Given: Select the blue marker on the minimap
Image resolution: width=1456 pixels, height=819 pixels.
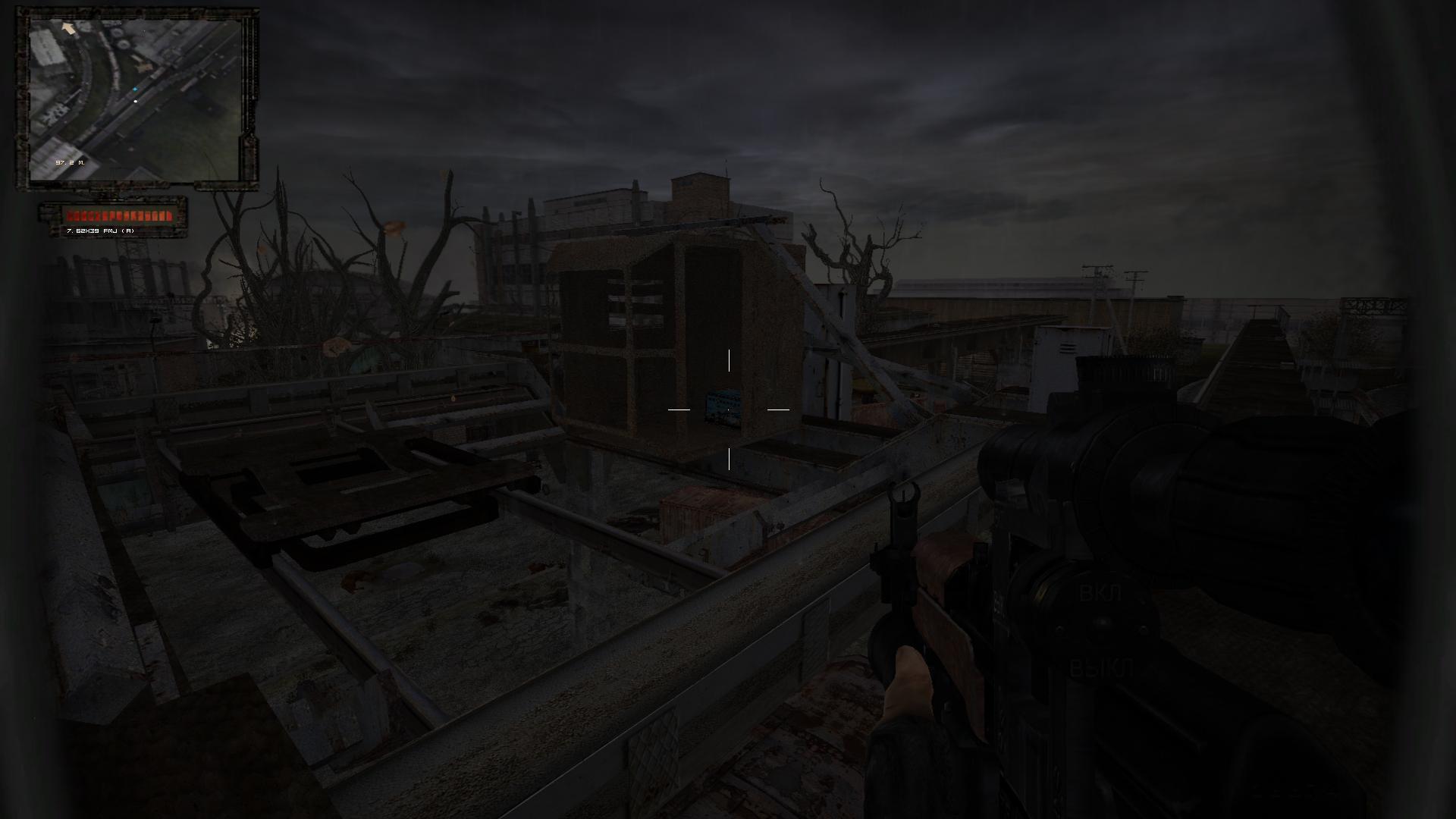Looking at the screenshot, I should click(x=135, y=89).
